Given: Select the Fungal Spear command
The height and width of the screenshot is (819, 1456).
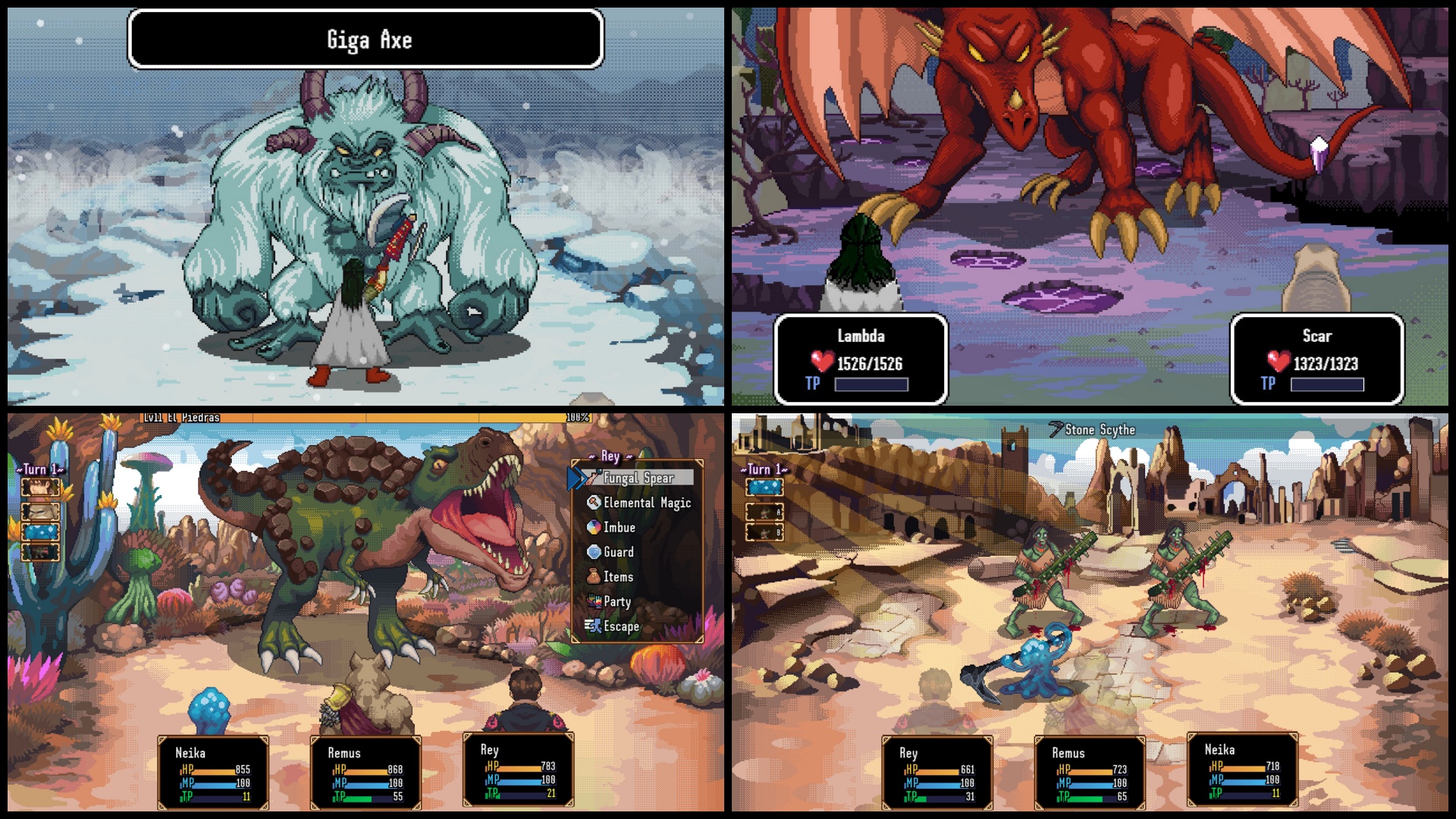Looking at the screenshot, I should 639,478.
